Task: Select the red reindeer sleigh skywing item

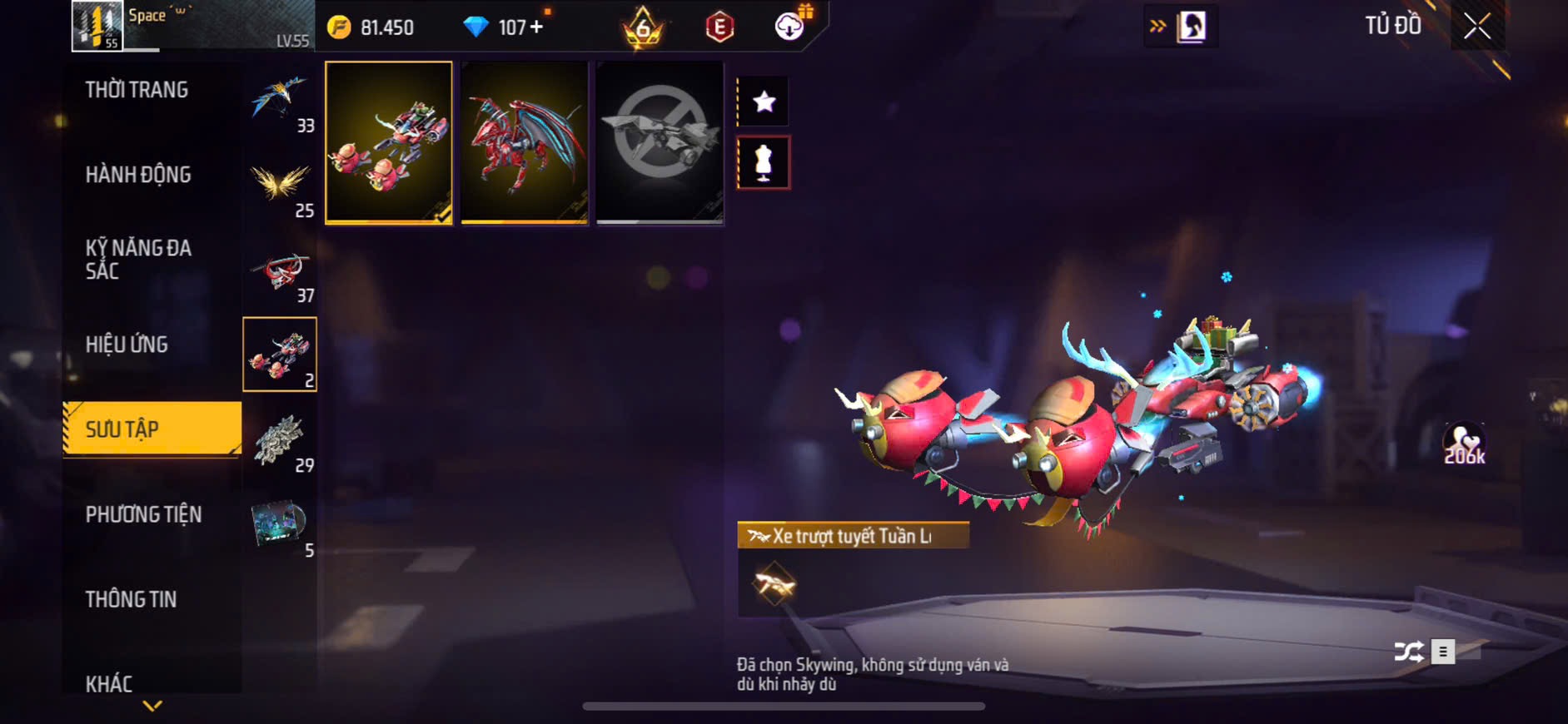Action: (x=388, y=141)
